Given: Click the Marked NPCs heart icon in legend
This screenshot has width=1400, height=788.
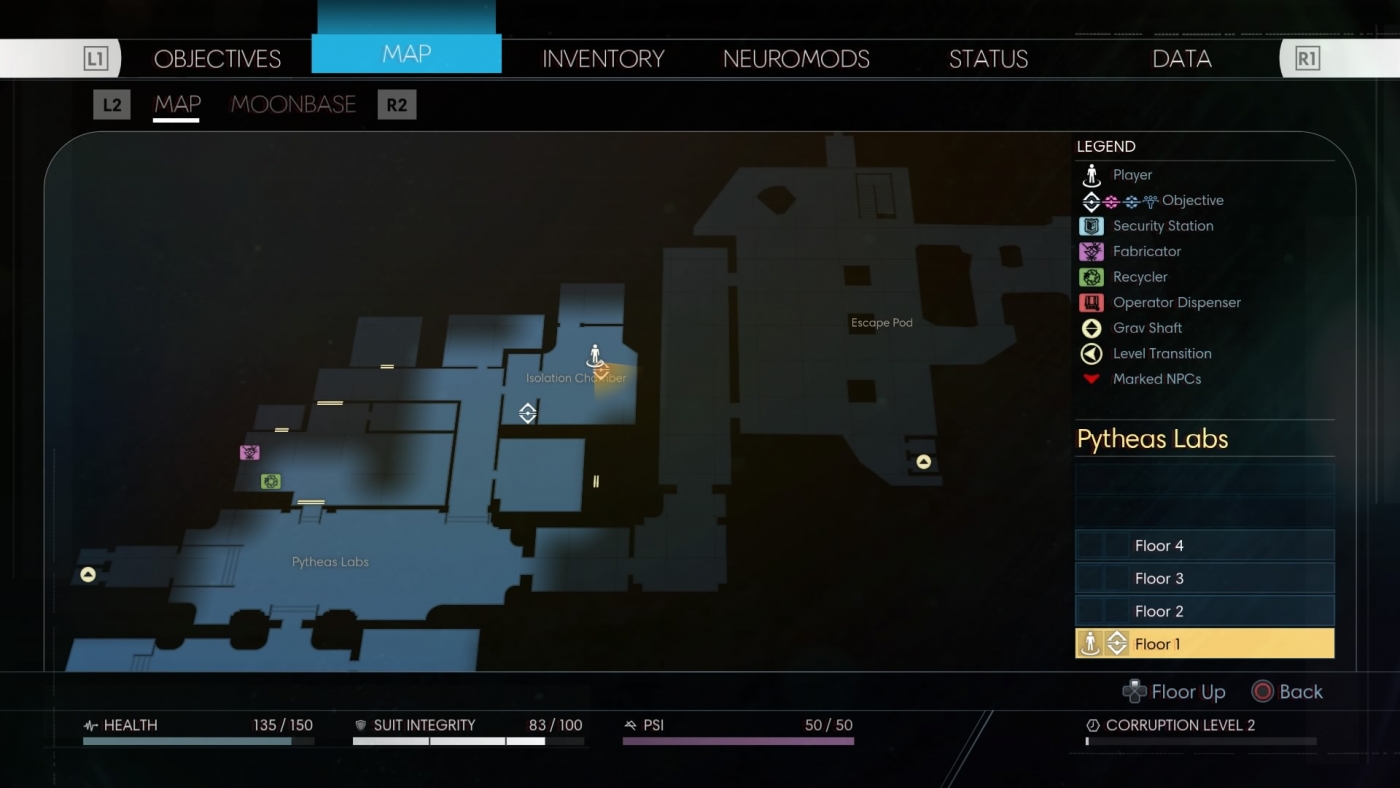Looking at the screenshot, I should [x=1091, y=378].
